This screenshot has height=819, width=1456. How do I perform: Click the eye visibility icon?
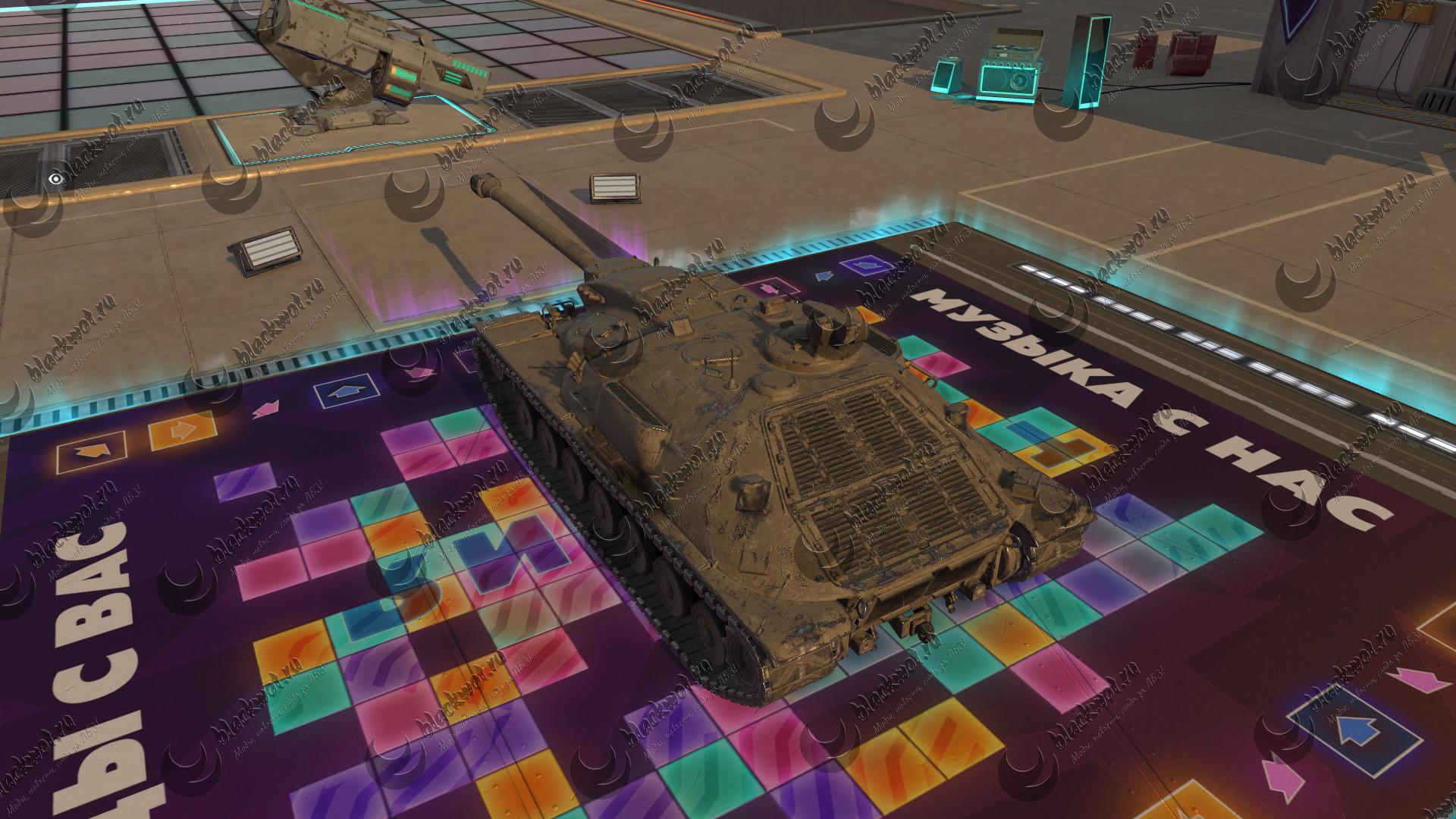(55, 179)
